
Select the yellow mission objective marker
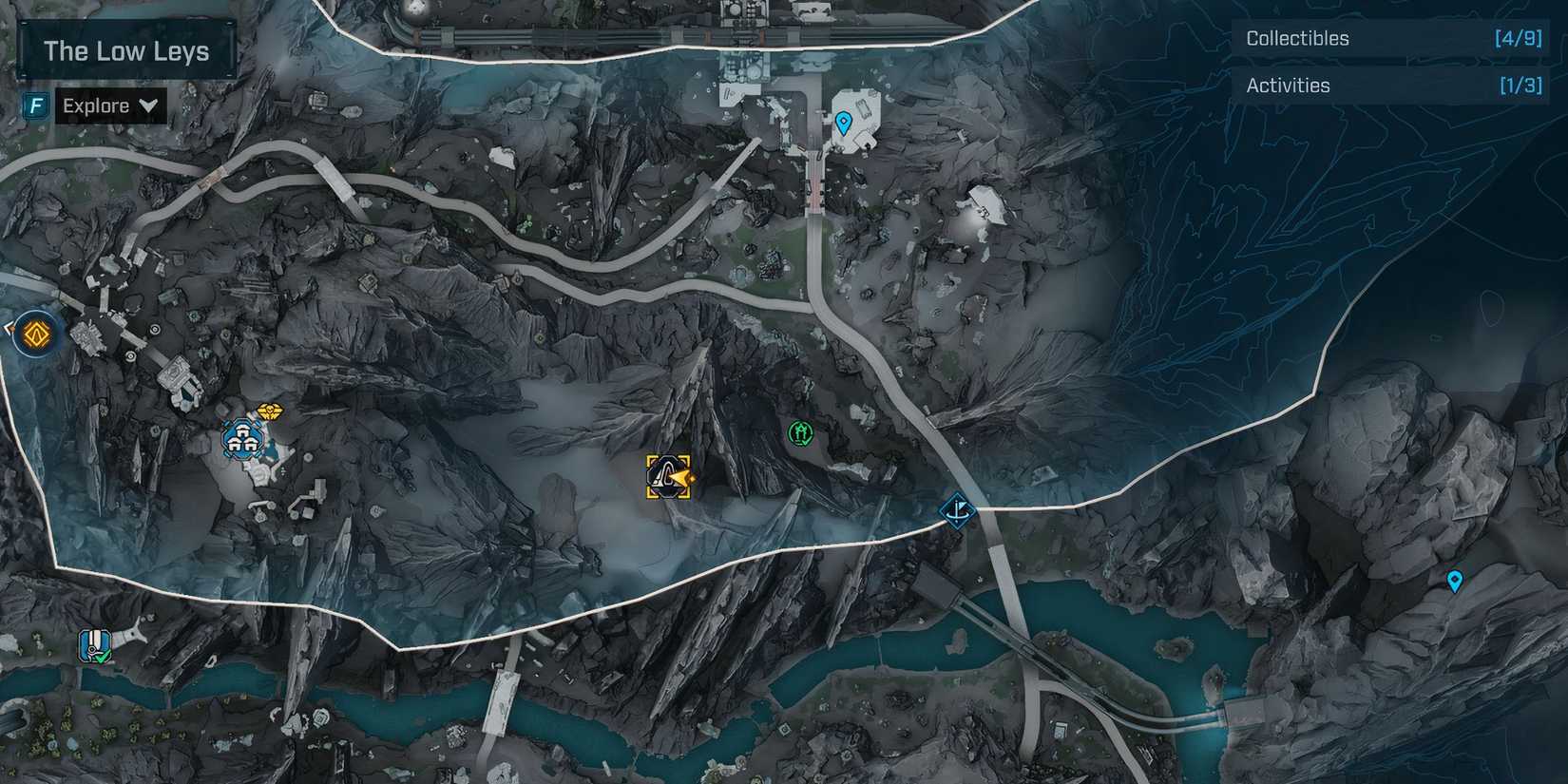pyautogui.click(x=667, y=478)
